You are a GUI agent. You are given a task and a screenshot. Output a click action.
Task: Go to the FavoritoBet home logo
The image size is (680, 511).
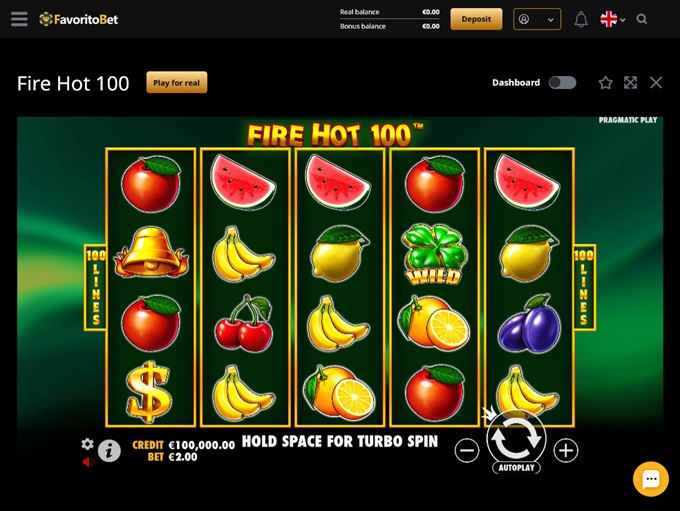[79, 19]
